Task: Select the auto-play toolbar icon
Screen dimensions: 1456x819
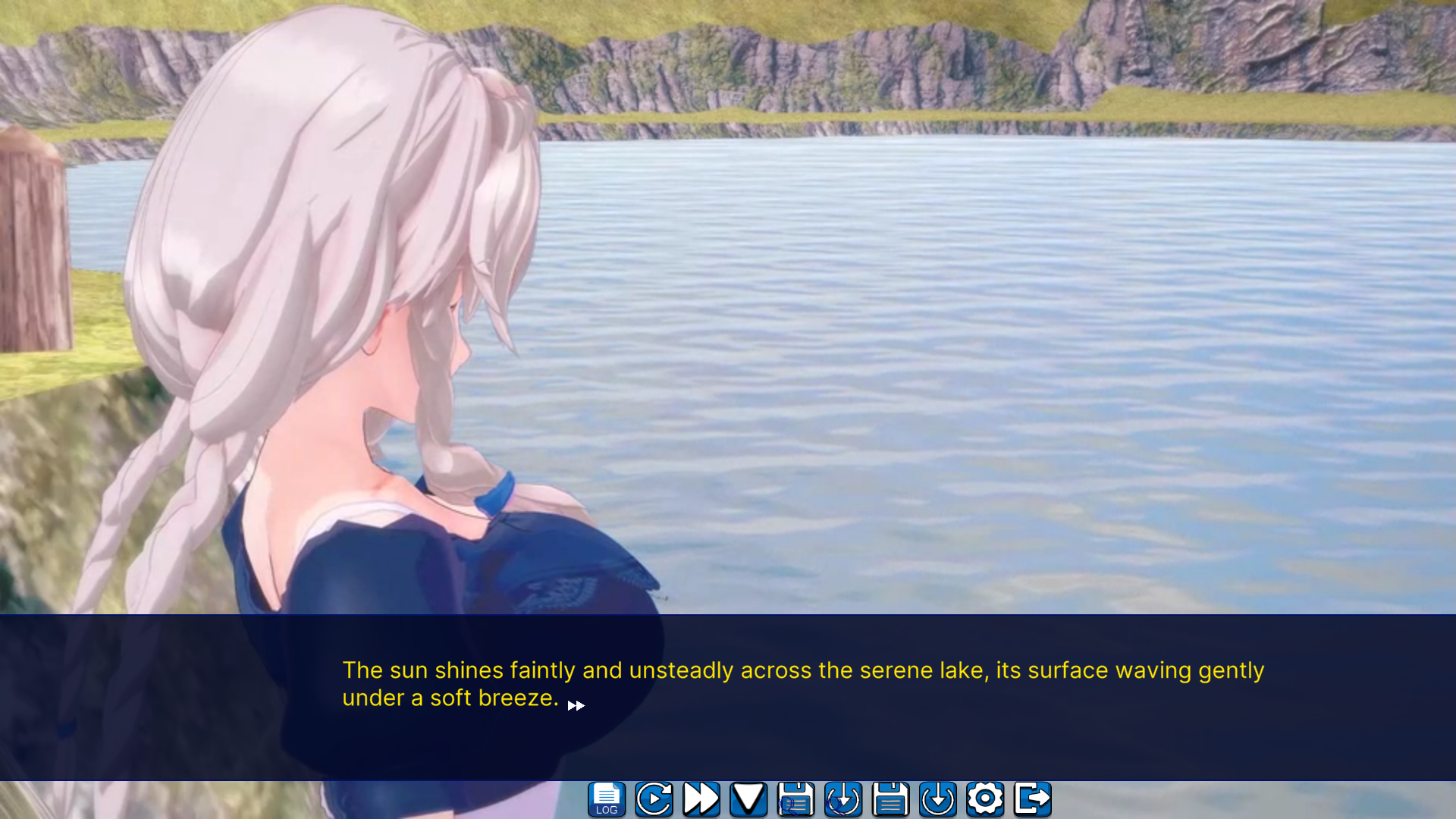Action: (654, 798)
